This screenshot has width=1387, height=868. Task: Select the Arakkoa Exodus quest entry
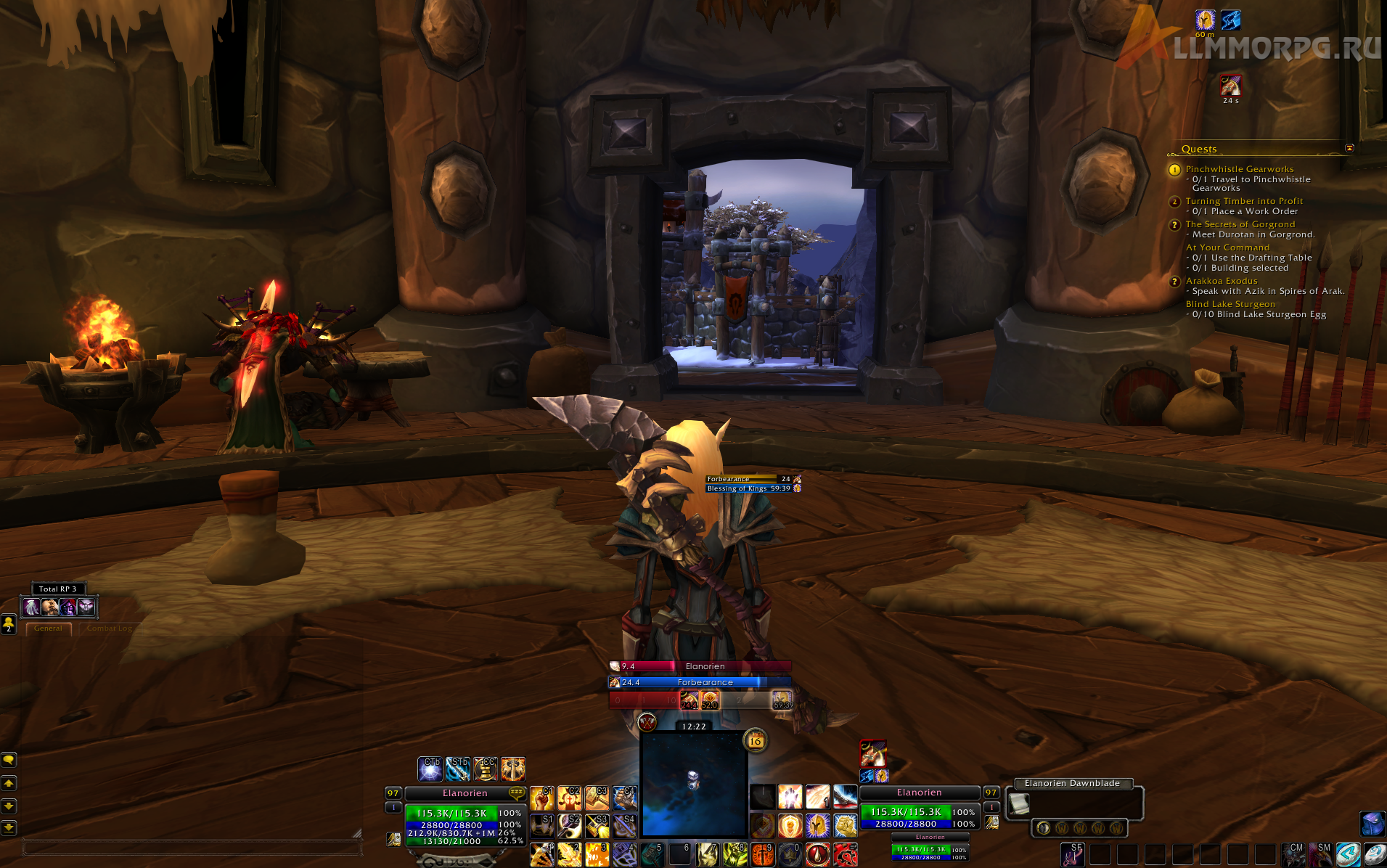tap(1222, 281)
